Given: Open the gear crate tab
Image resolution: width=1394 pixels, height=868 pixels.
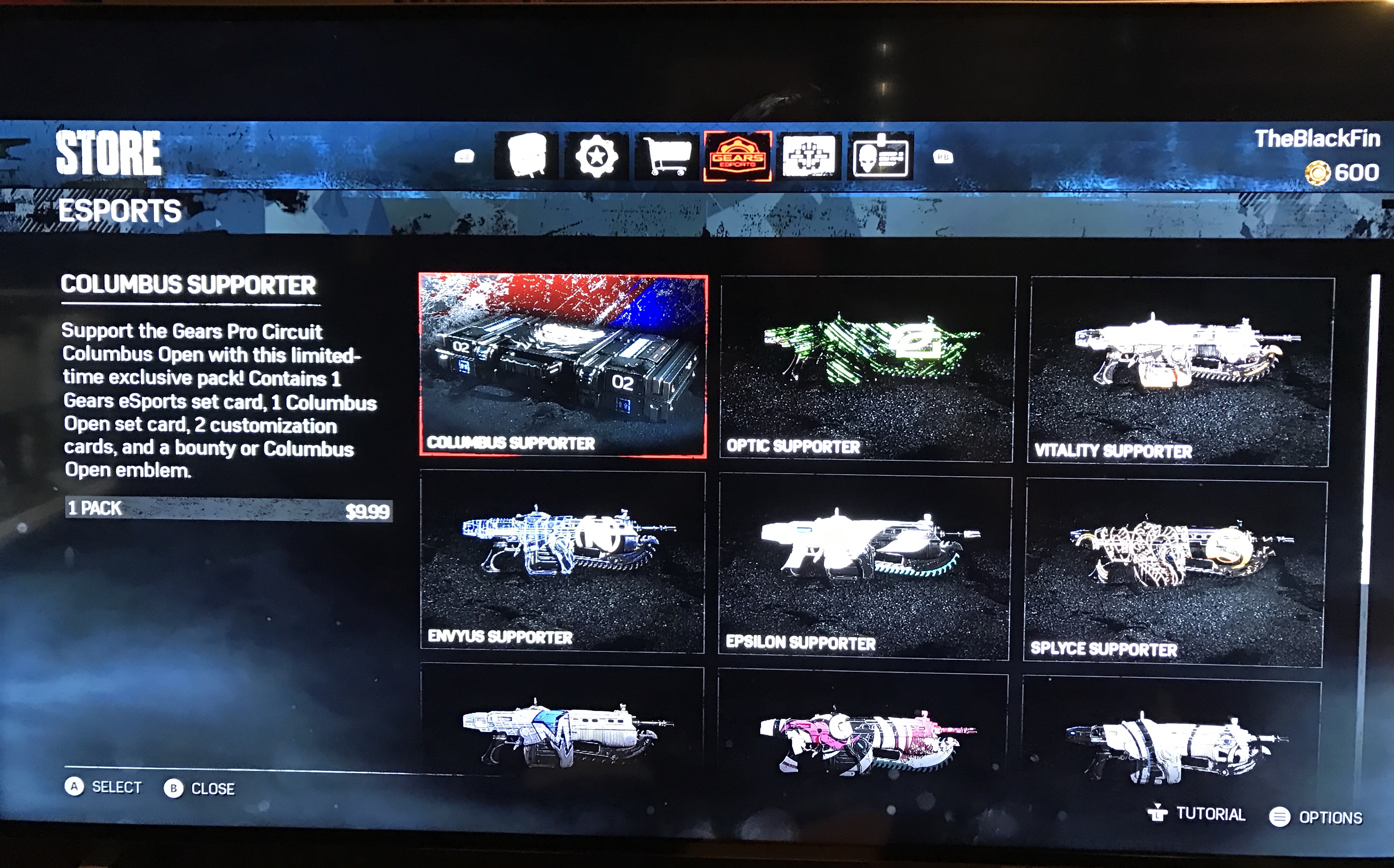Looking at the screenshot, I should point(526,155).
